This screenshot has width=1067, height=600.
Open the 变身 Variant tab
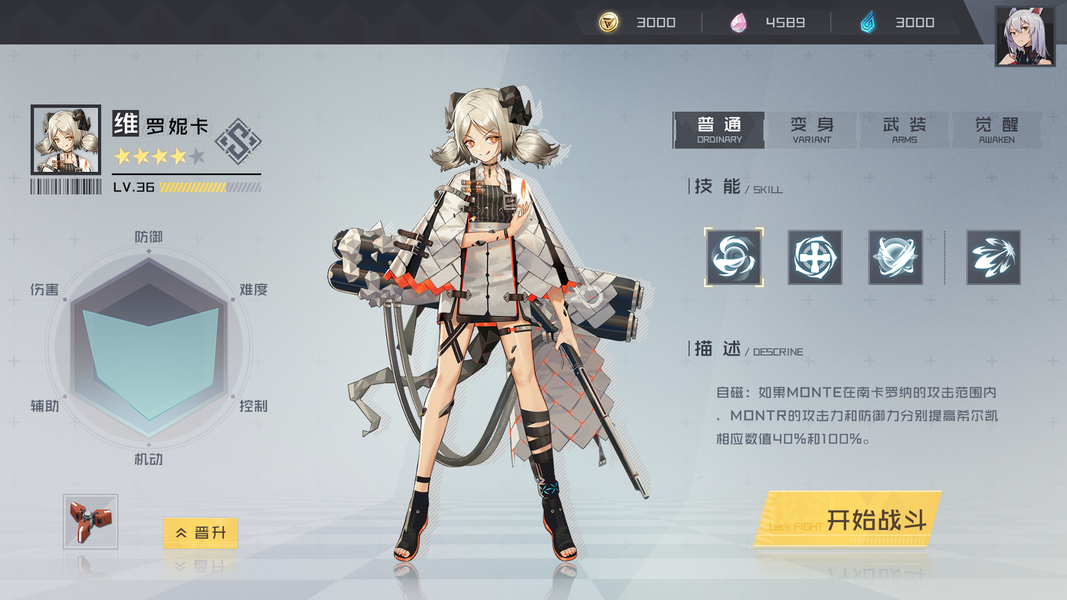811,129
